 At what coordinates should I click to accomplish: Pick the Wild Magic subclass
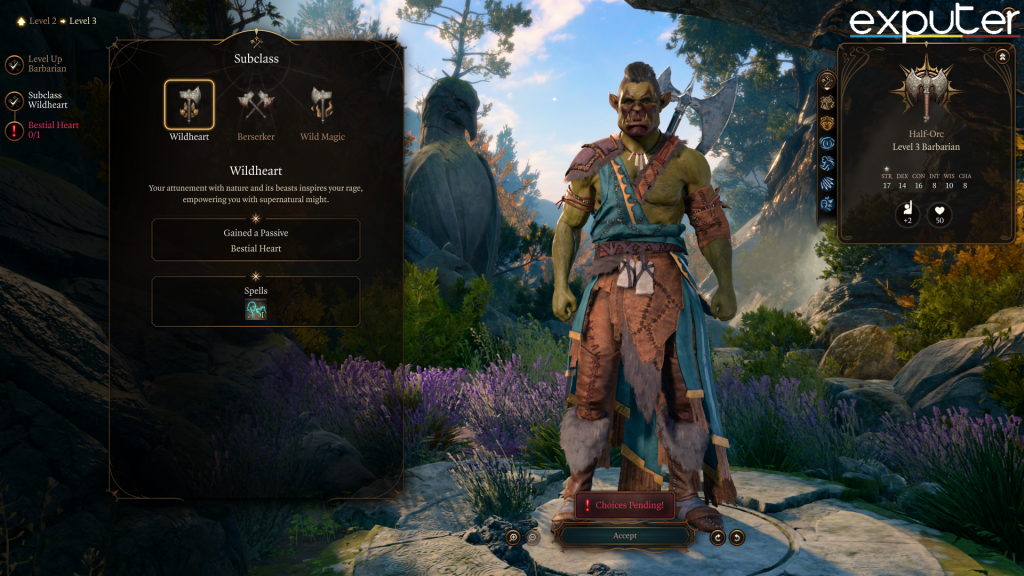(322, 104)
